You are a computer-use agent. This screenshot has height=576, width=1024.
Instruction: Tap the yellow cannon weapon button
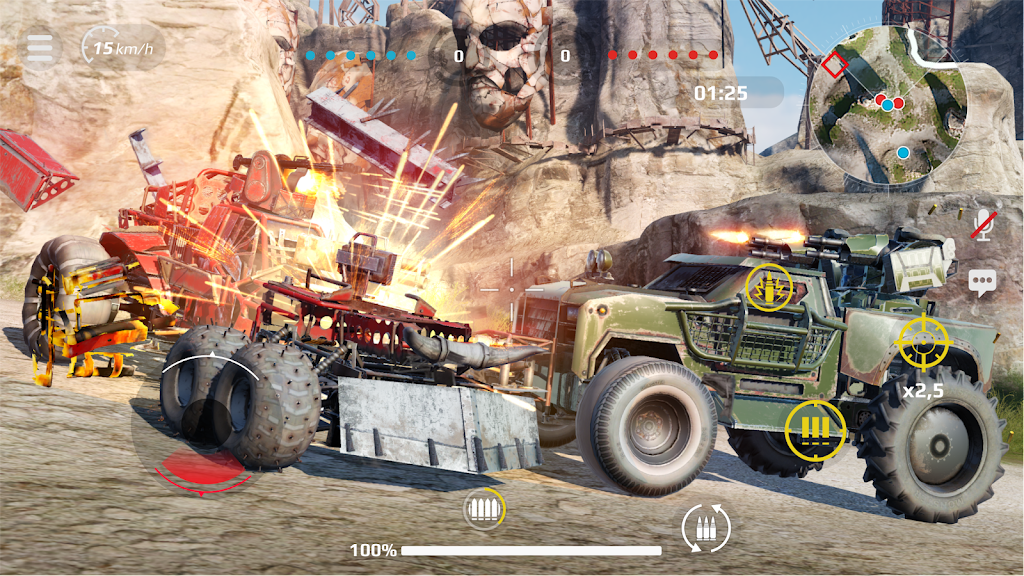click(769, 288)
